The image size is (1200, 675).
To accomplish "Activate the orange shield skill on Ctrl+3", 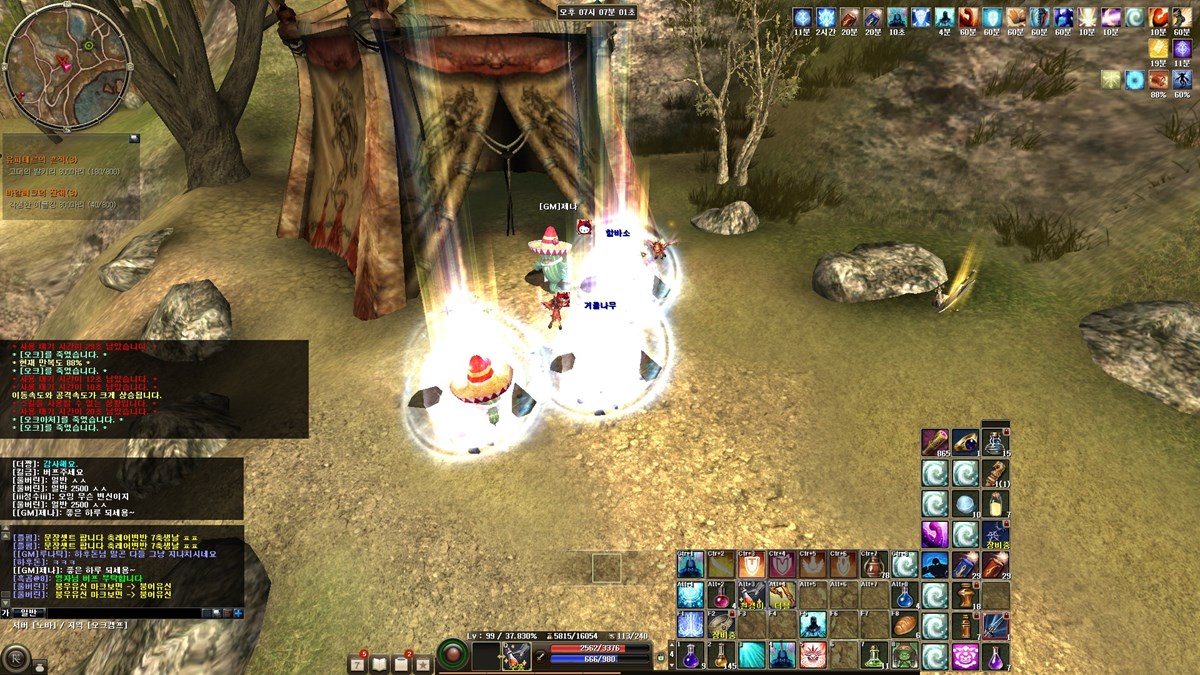I will coord(752,565).
